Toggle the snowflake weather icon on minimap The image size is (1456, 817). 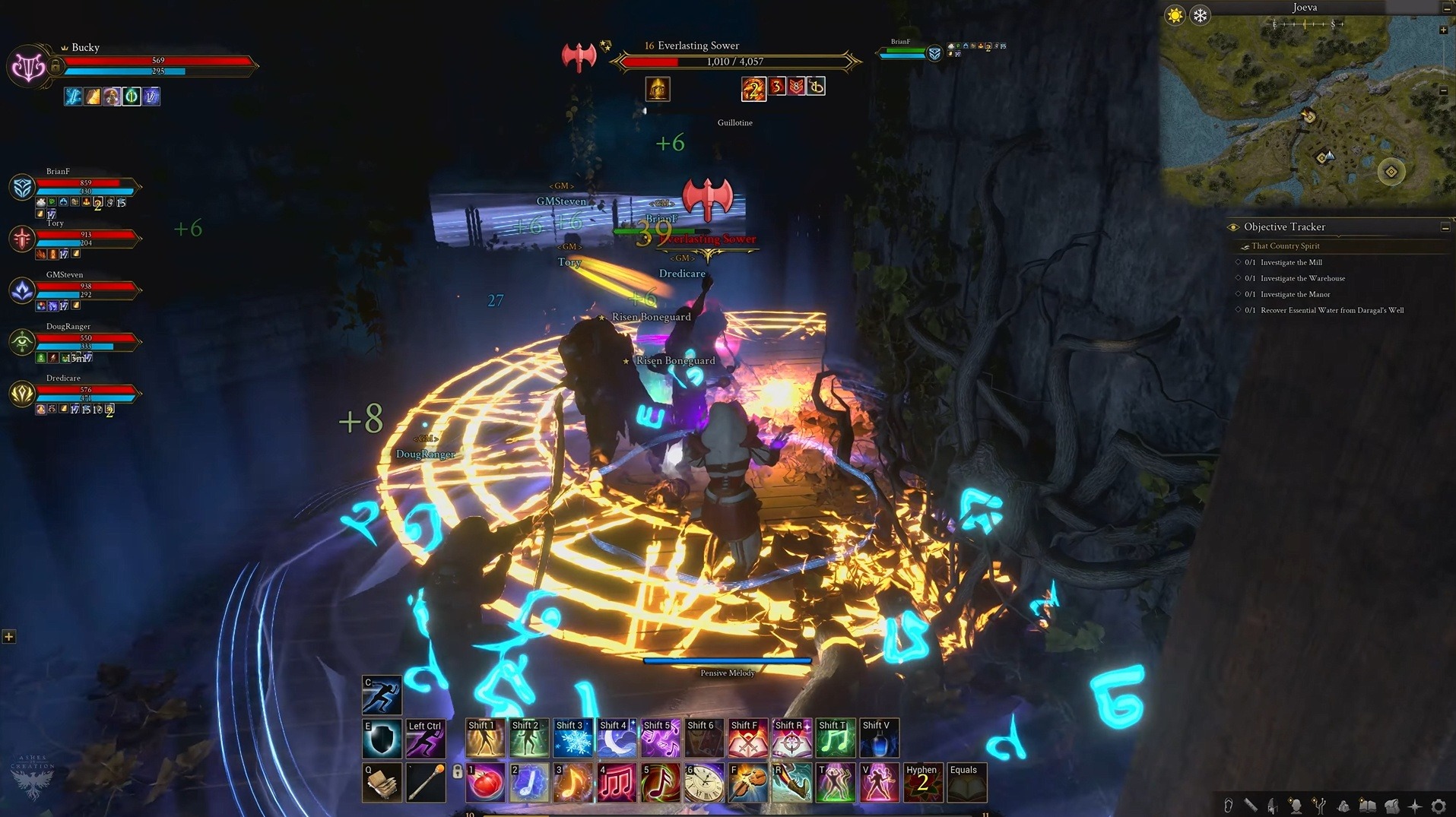(x=1200, y=15)
